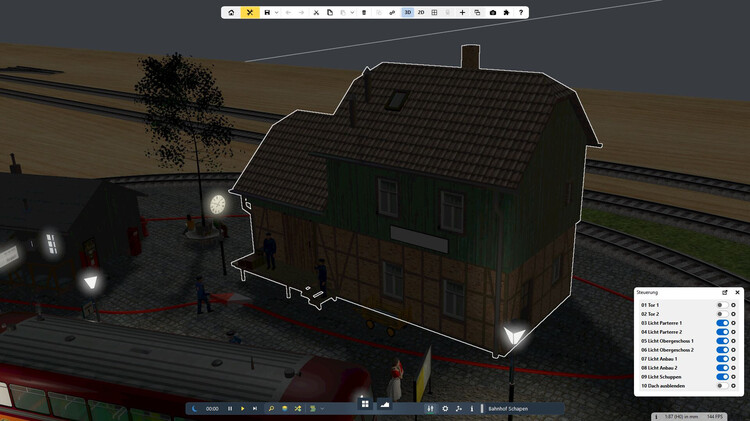Open the save menu floppy disk icon
Screen dimensions: 750x421
click(266, 12)
